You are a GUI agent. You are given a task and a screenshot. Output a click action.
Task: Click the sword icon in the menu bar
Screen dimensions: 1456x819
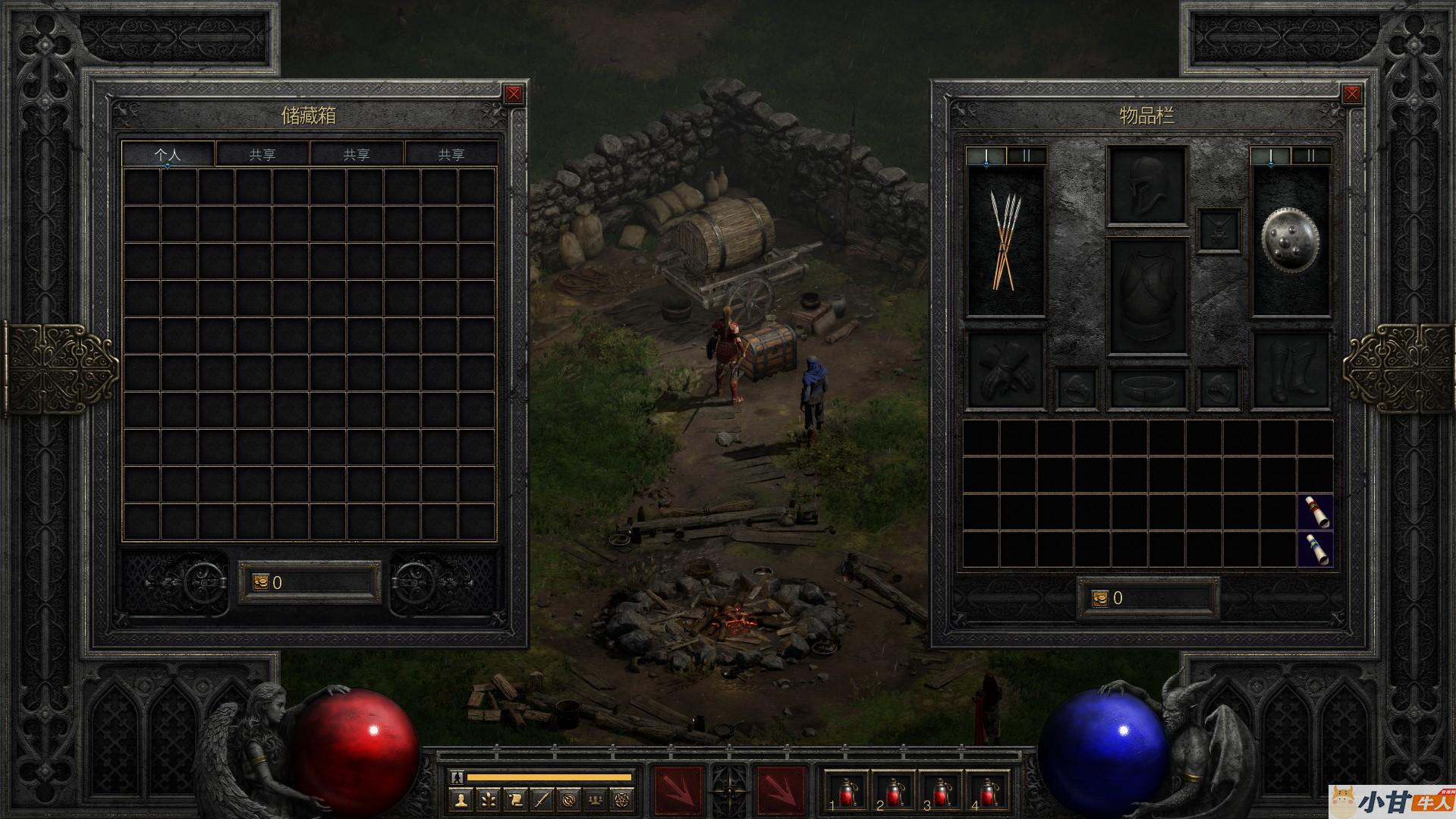[542, 799]
